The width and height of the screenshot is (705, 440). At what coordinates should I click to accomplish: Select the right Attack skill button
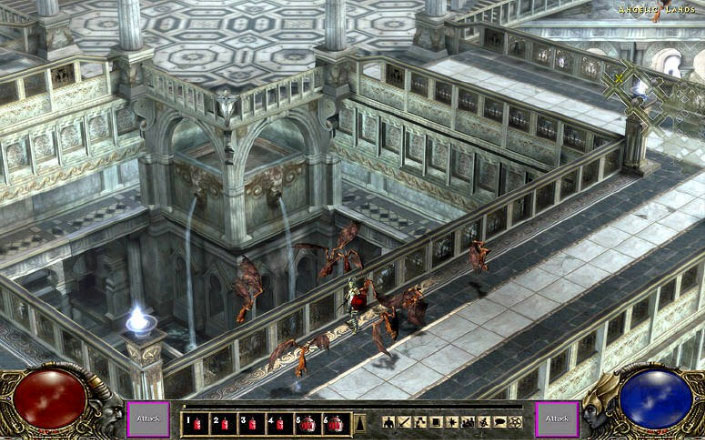click(x=555, y=419)
